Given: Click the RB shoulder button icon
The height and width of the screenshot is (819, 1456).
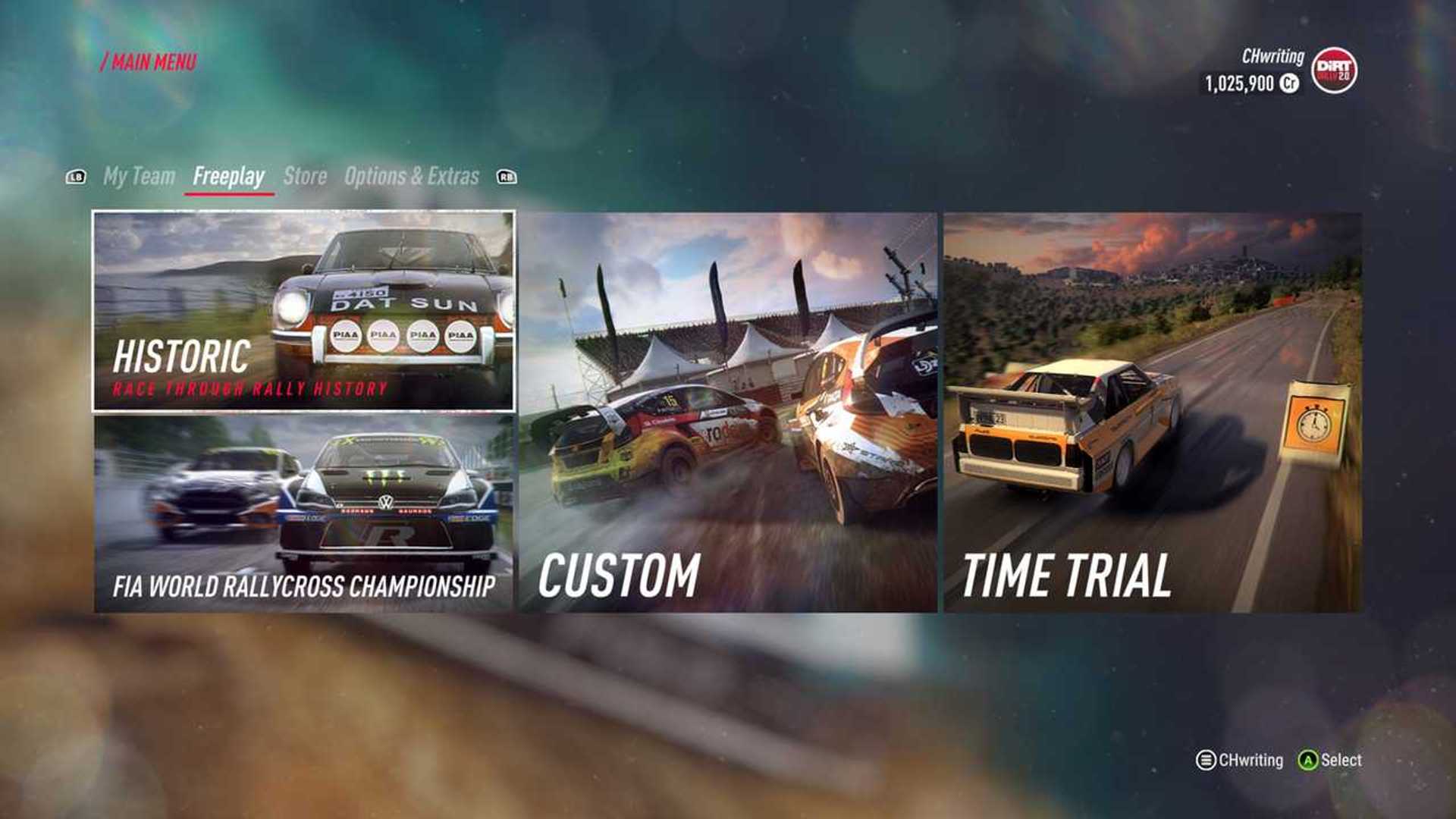Looking at the screenshot, I should (507, 177).
